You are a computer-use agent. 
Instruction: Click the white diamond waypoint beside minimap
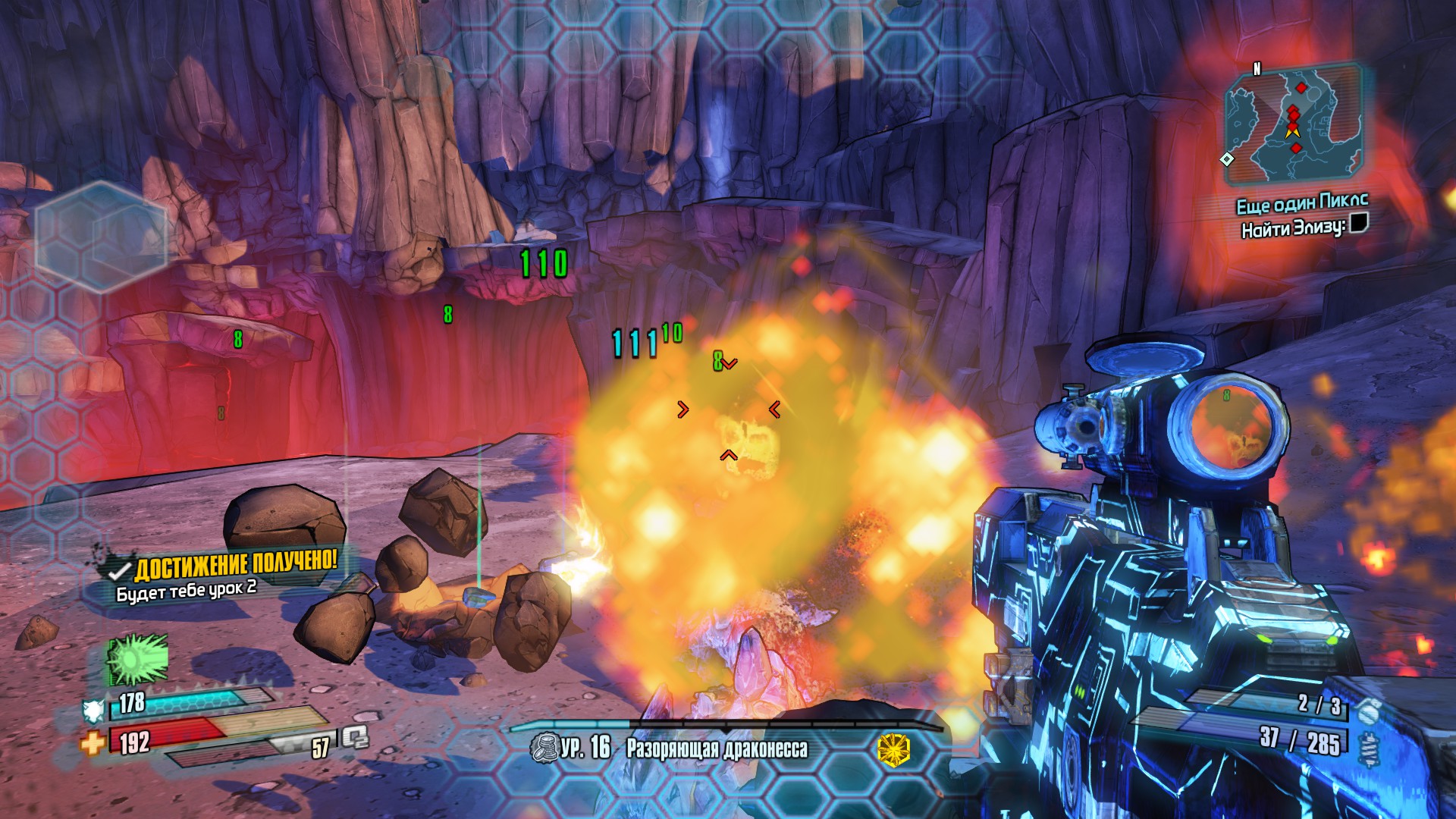pyautogui.click(x=1226, y=159)
